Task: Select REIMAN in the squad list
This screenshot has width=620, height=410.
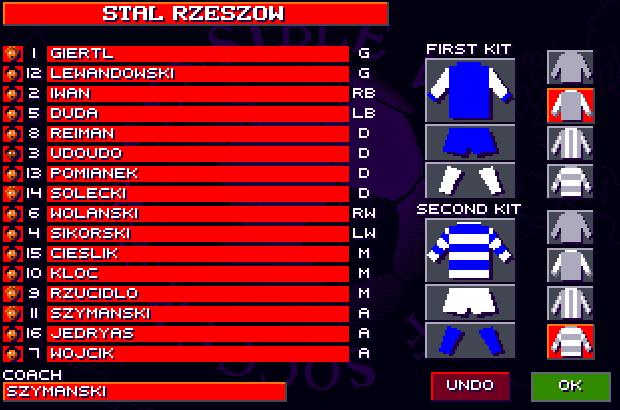Action: coord(197,133)
